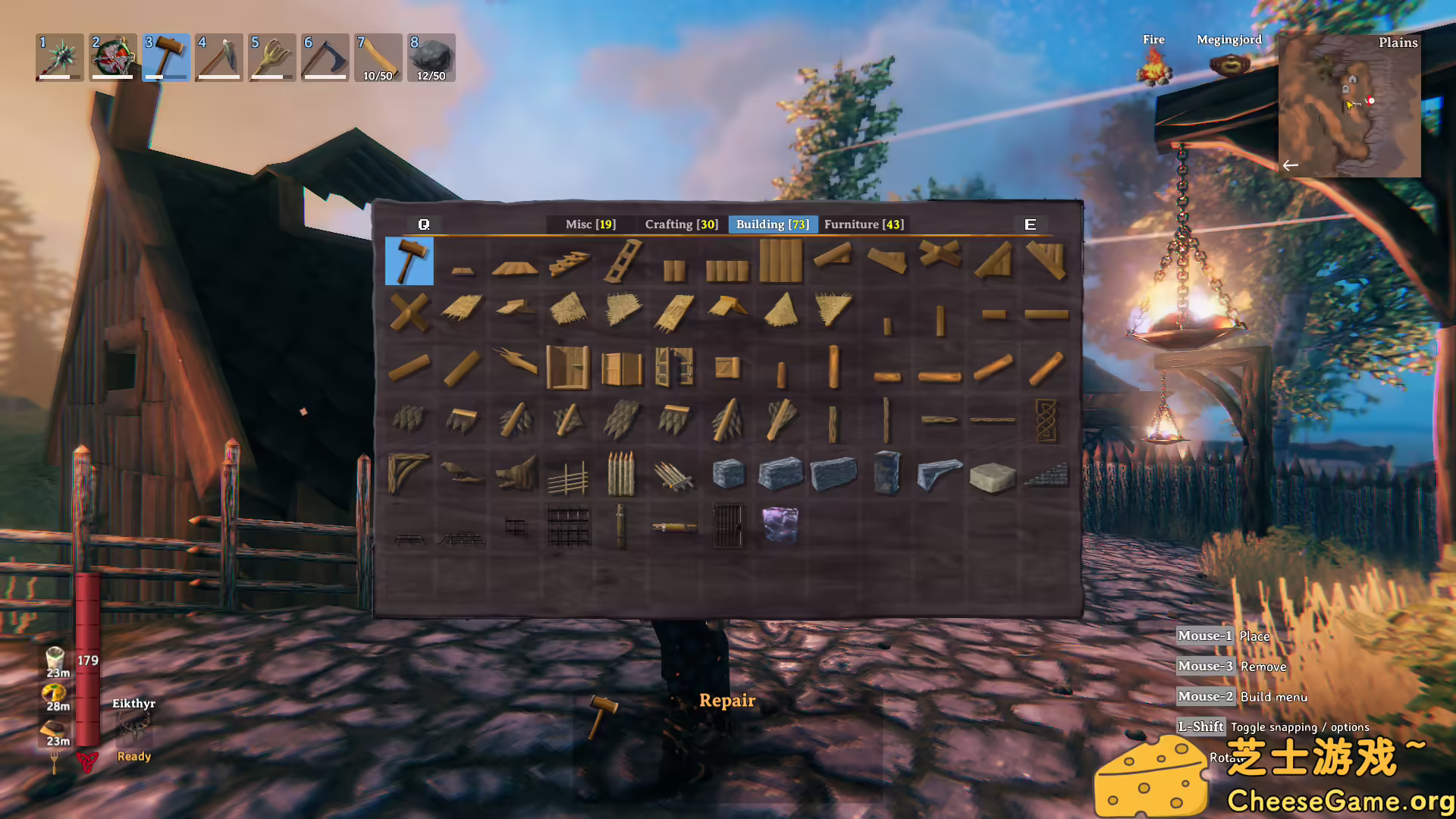1456x819 pixels.
Task: Open the Crafting tab
Action: coord(680,224)
